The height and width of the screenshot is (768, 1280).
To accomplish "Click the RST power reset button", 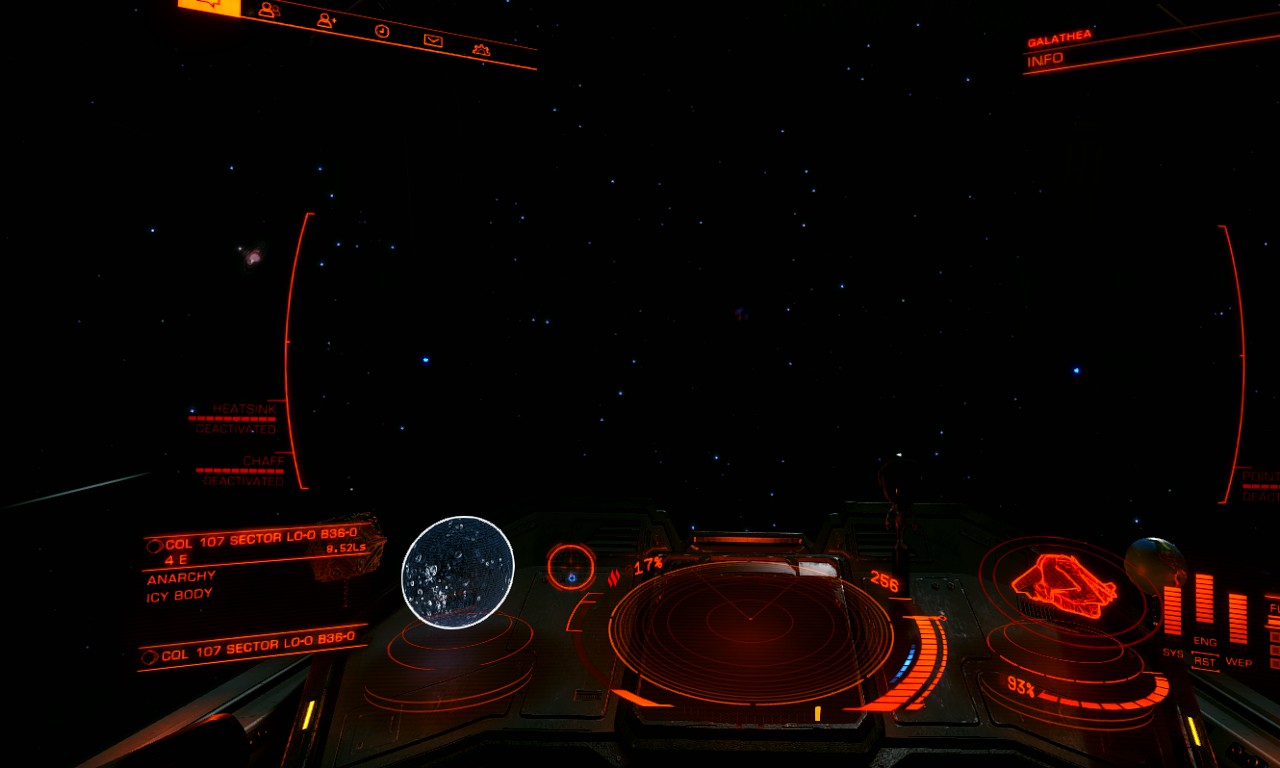I will 1204,661.
